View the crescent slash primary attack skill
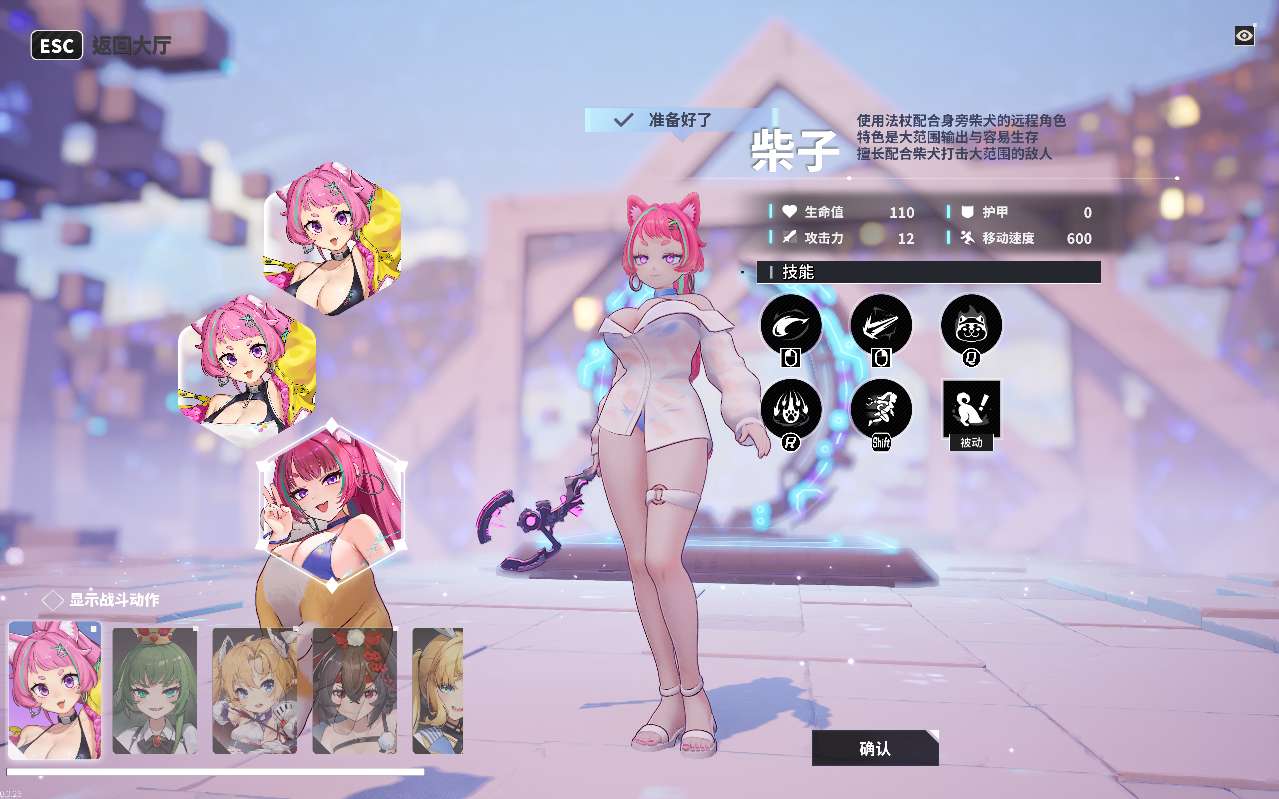 tap(791, 325)
